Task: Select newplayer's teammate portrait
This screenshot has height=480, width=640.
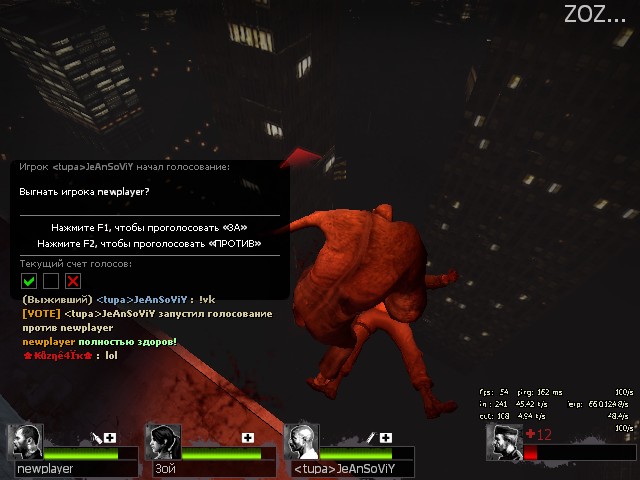Action: click(x=27, y=441)
